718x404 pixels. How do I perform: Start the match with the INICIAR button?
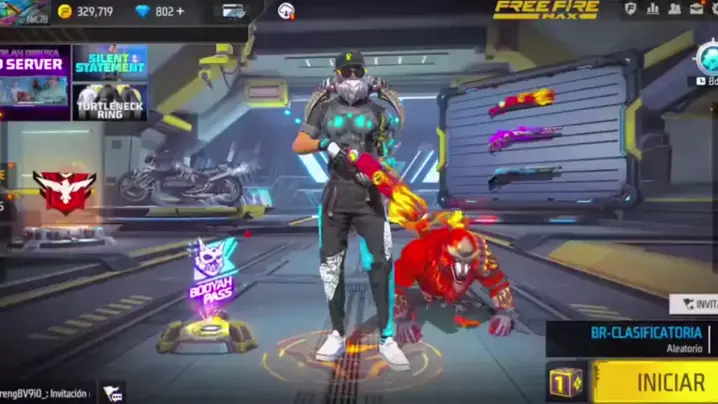click(x=656, y=382)
